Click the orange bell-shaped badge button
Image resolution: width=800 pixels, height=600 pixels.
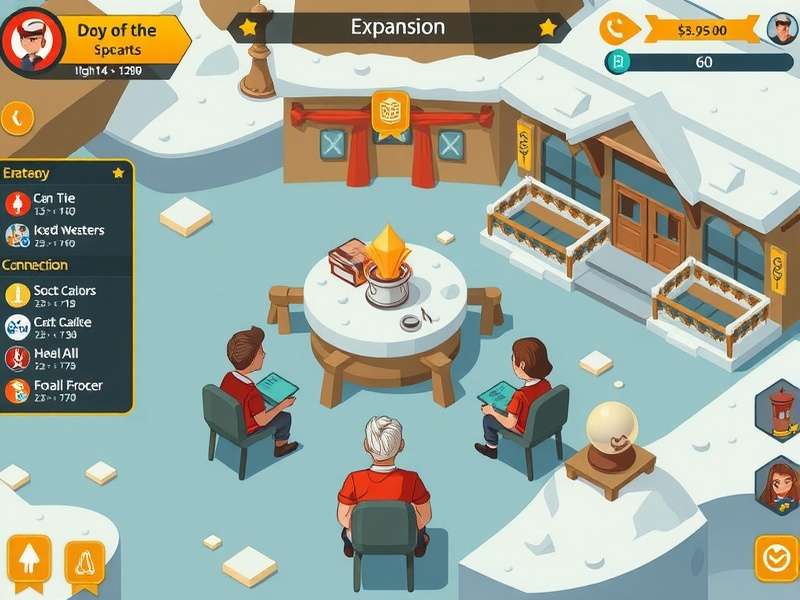pos(85,563)
